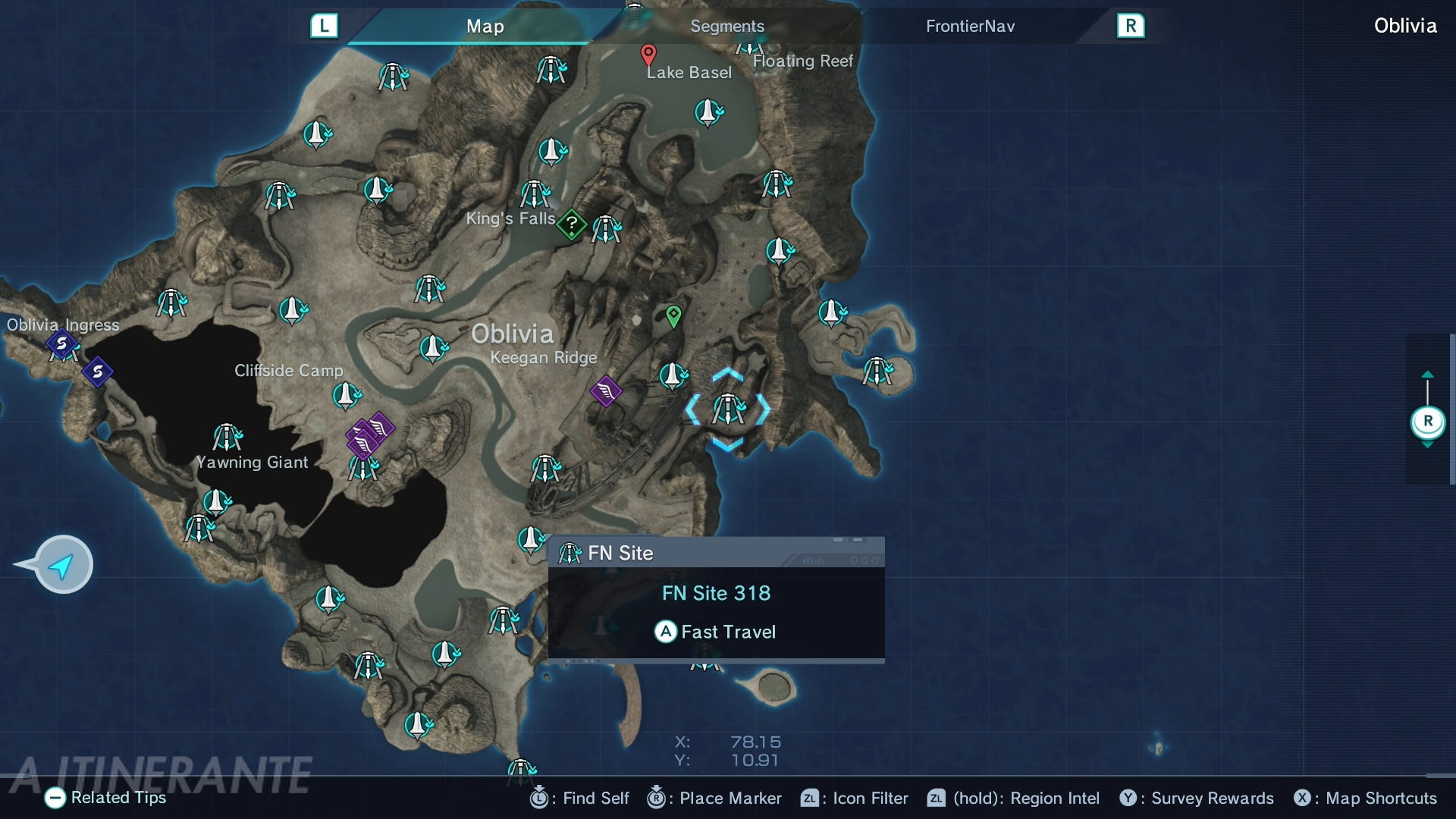This screenshot has height=819, width=1456.
Task: Select the highlighted FN Site 318 probe icon
Action: click(x=728, y=409)
